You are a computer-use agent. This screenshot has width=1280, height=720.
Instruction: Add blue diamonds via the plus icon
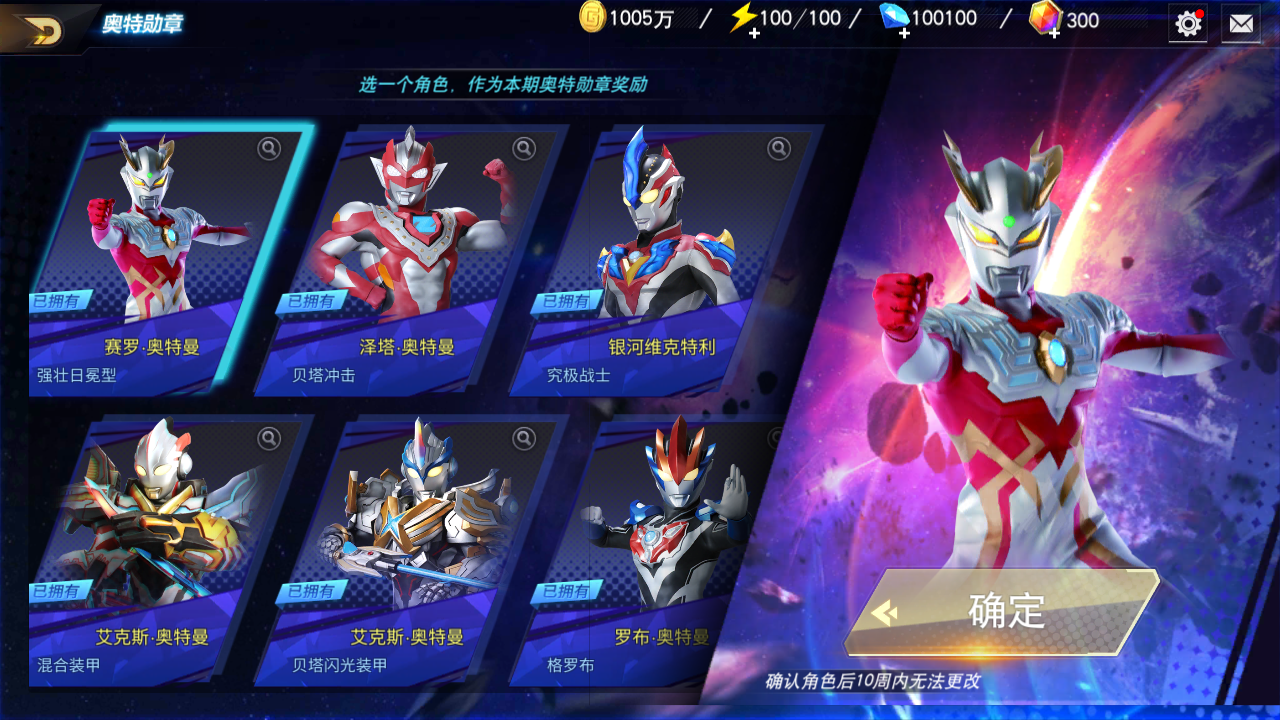pos(903,32)
